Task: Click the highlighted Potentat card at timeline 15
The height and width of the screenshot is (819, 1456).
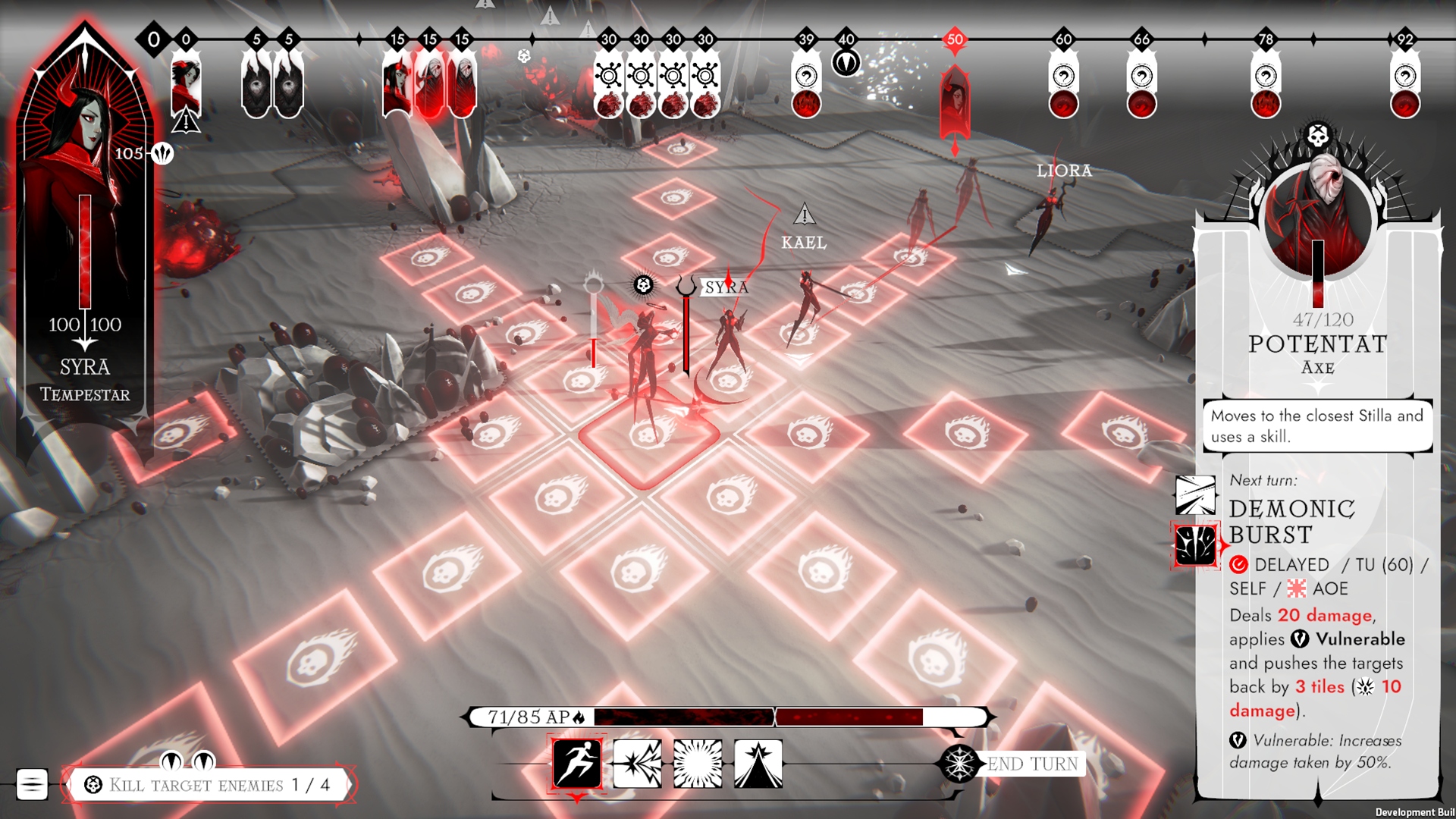Action: 429,87
